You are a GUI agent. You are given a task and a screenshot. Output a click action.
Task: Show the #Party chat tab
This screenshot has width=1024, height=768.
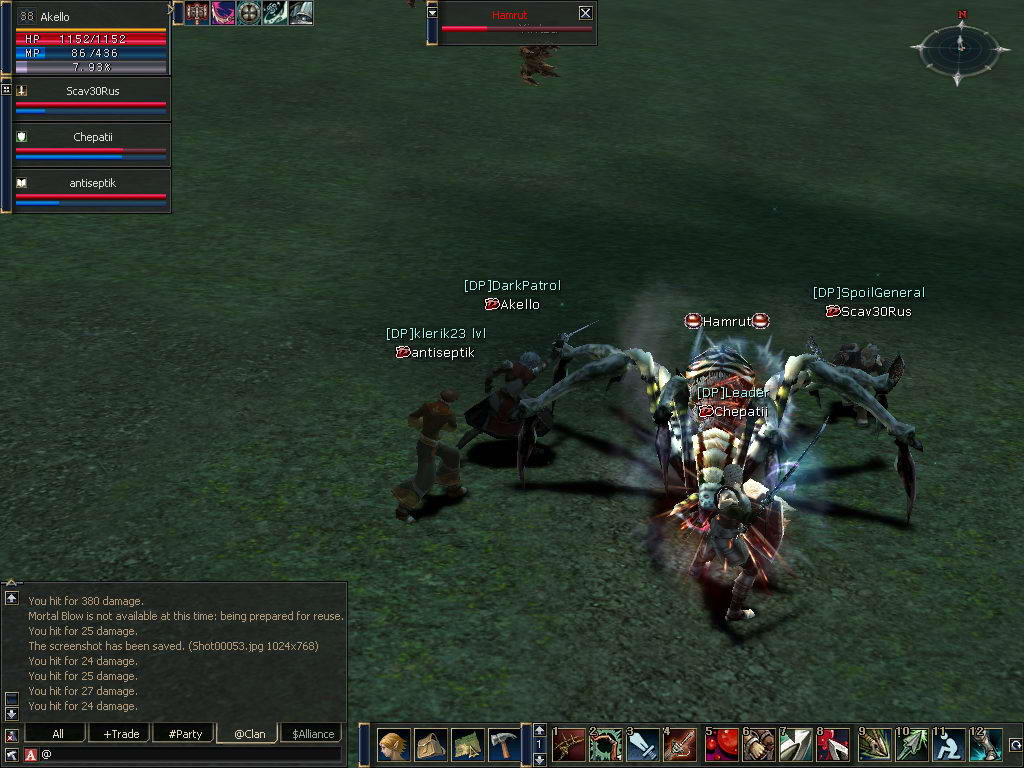185,733
